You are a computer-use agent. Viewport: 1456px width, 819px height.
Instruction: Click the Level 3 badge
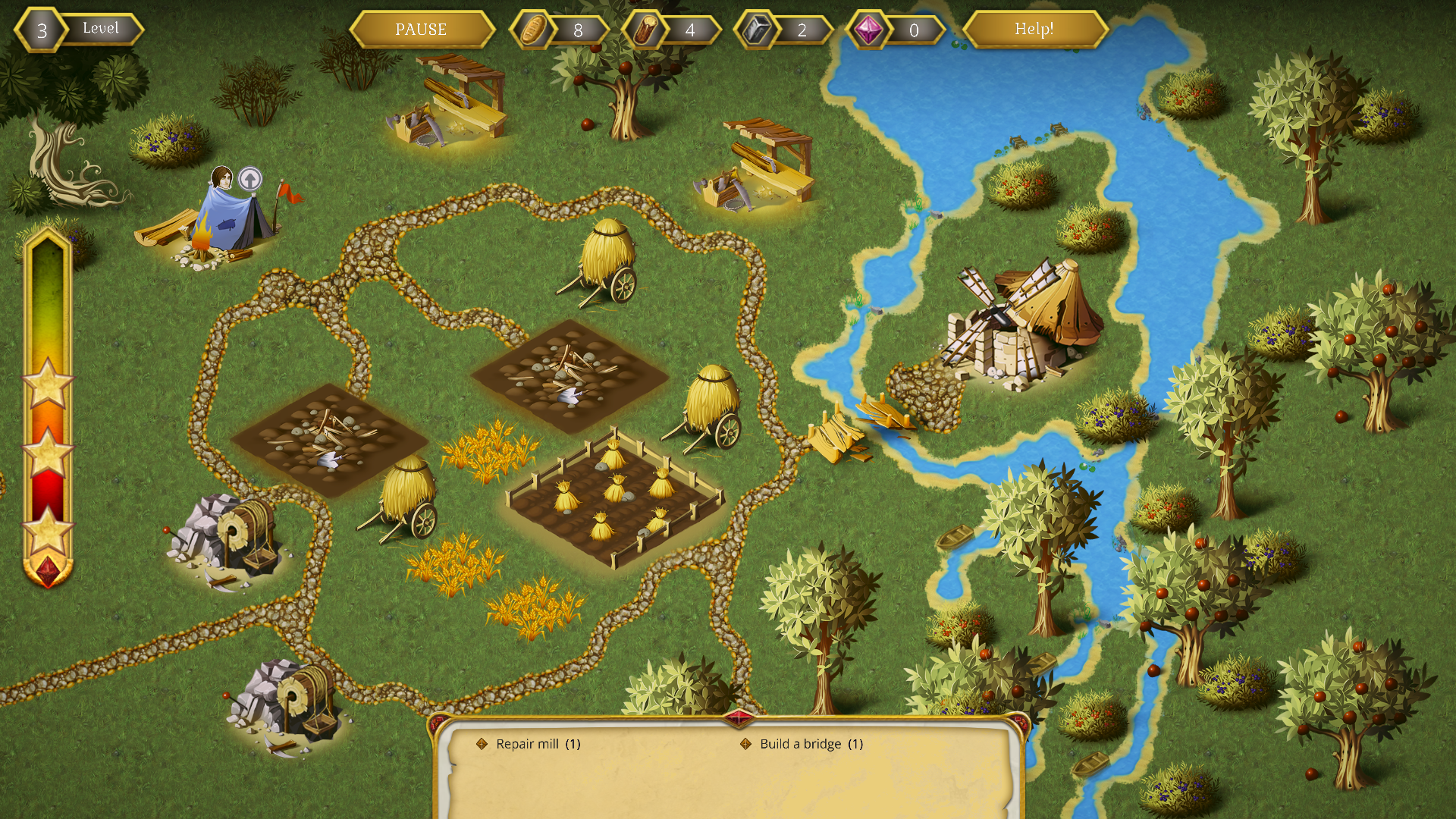pos(42,30)
